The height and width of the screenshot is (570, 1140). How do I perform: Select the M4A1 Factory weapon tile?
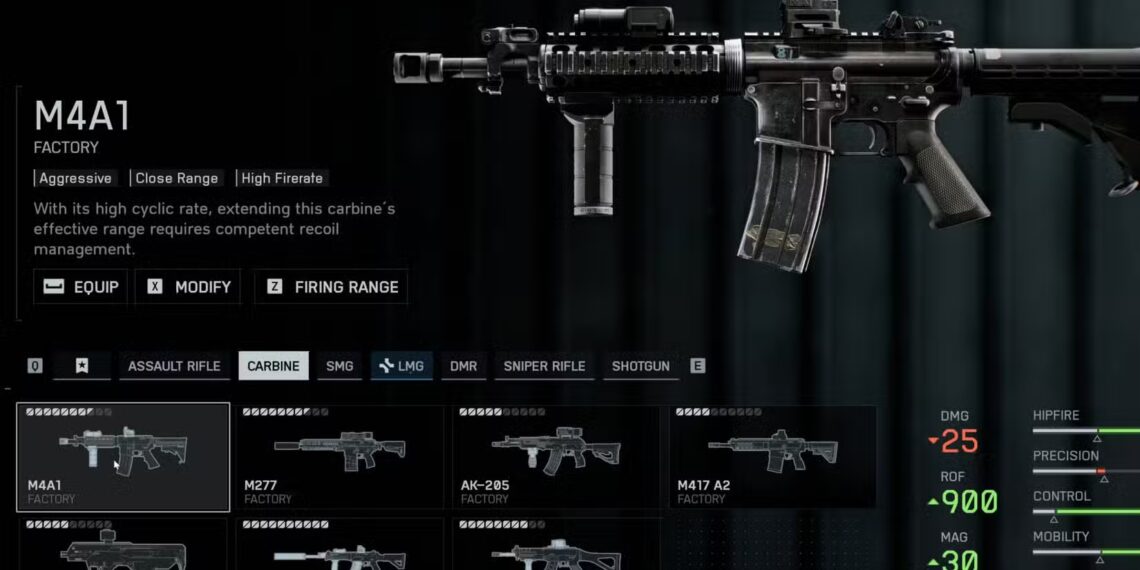[x=123, y=457]
